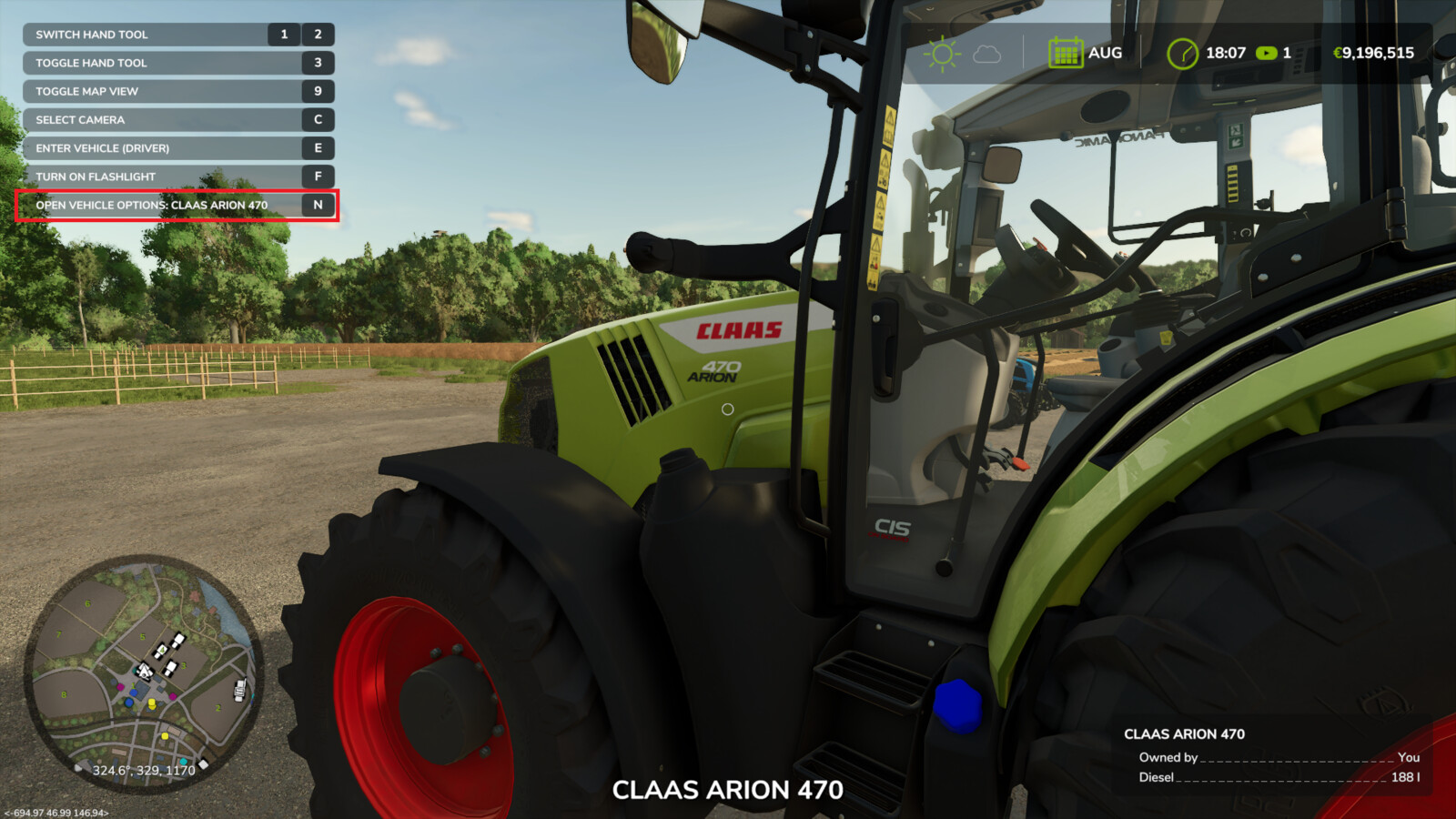Click the C key badge
Screen dimensions: 1456x819
coord(316,119)
